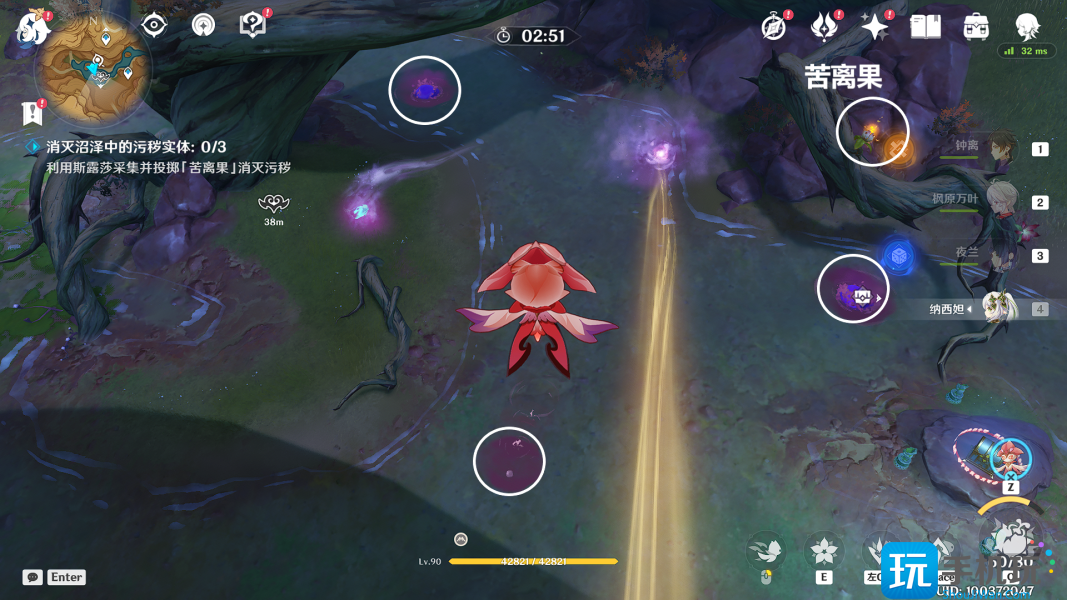Switch to party member 枫原万叶
Image resolution: width=1067 pixels, height=600 pixels.
click(x=1000, y=201)
